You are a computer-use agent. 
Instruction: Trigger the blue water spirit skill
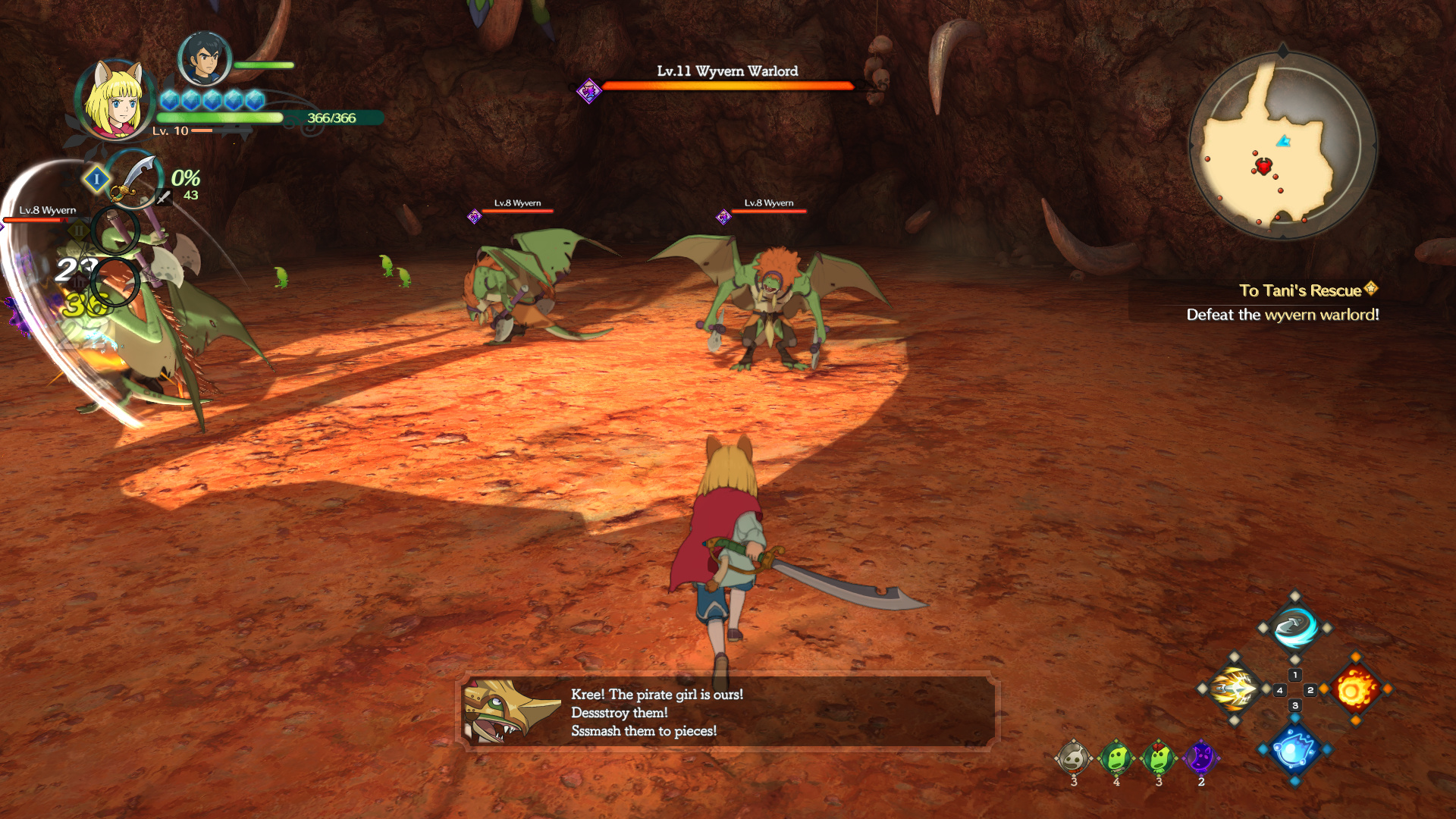click(1294, 750)
